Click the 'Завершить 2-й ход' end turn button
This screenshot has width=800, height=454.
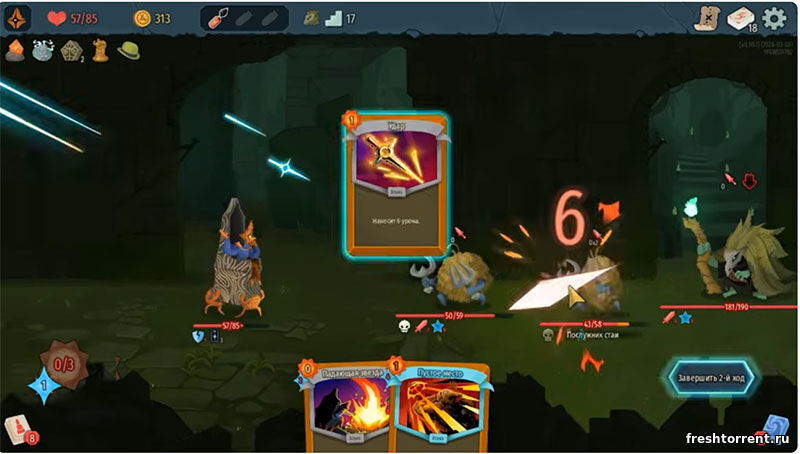719,378
